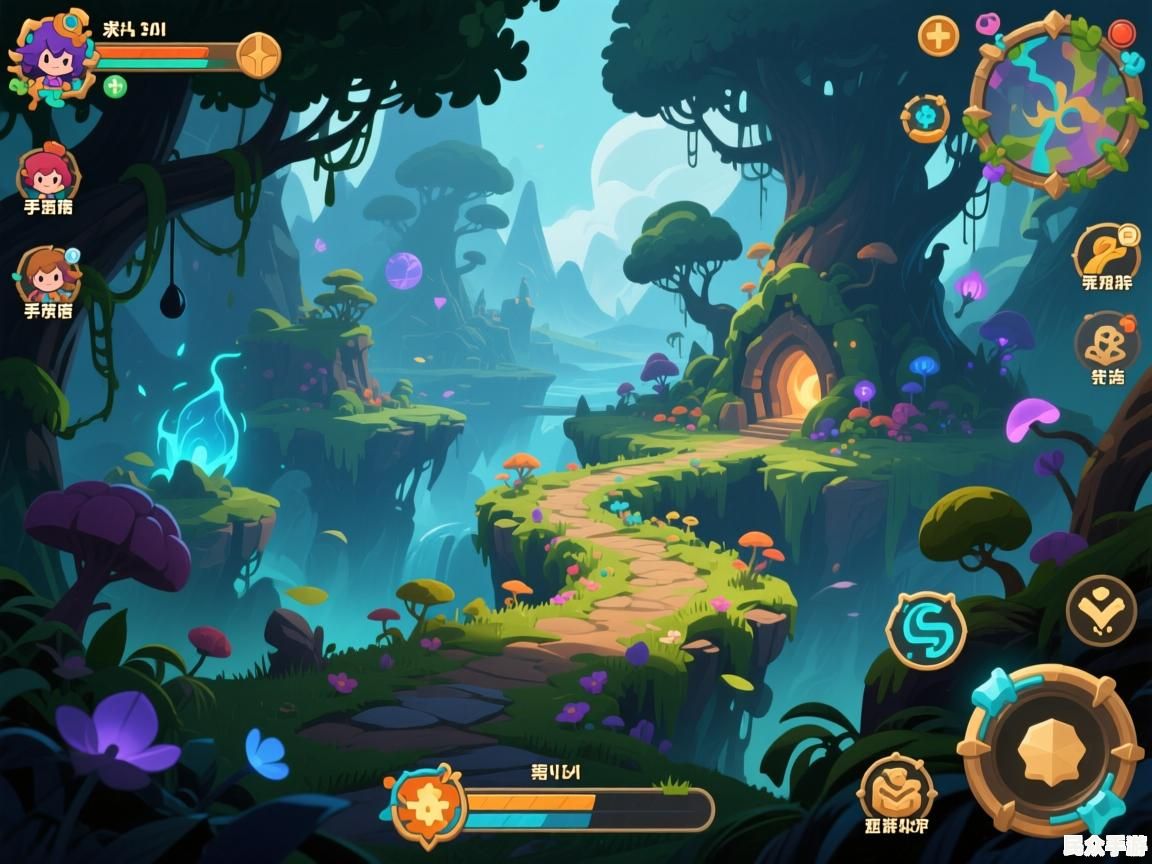1152x864 pixels.
Task: Choose the brown-haired party member portrait
Action: coord(48,274)
